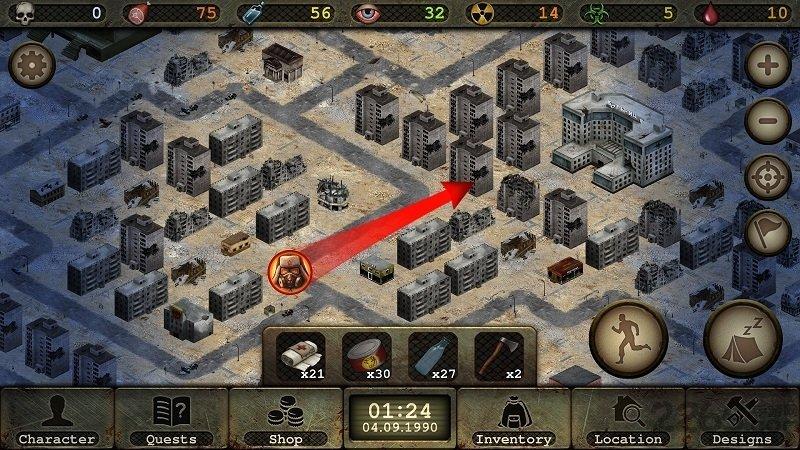
Task: Select the water bottle quick slot
Action: tap(433, 357)
